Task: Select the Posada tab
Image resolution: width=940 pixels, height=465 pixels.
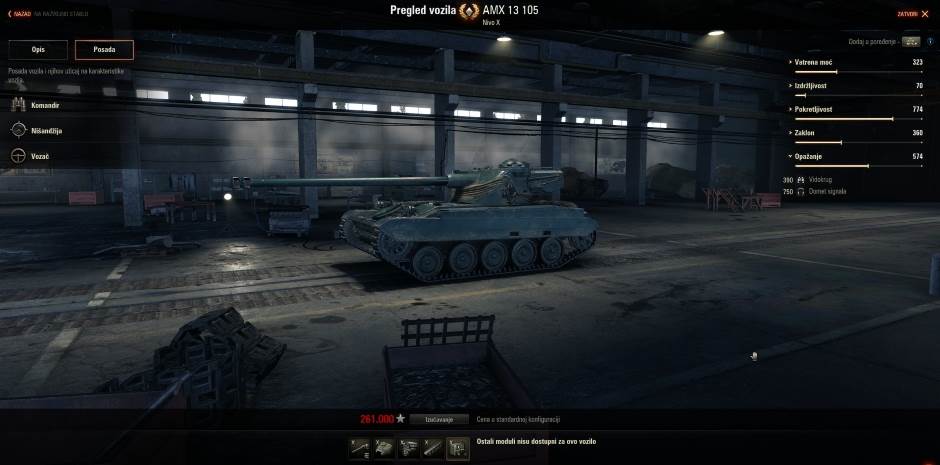Action: pos(104,50)
